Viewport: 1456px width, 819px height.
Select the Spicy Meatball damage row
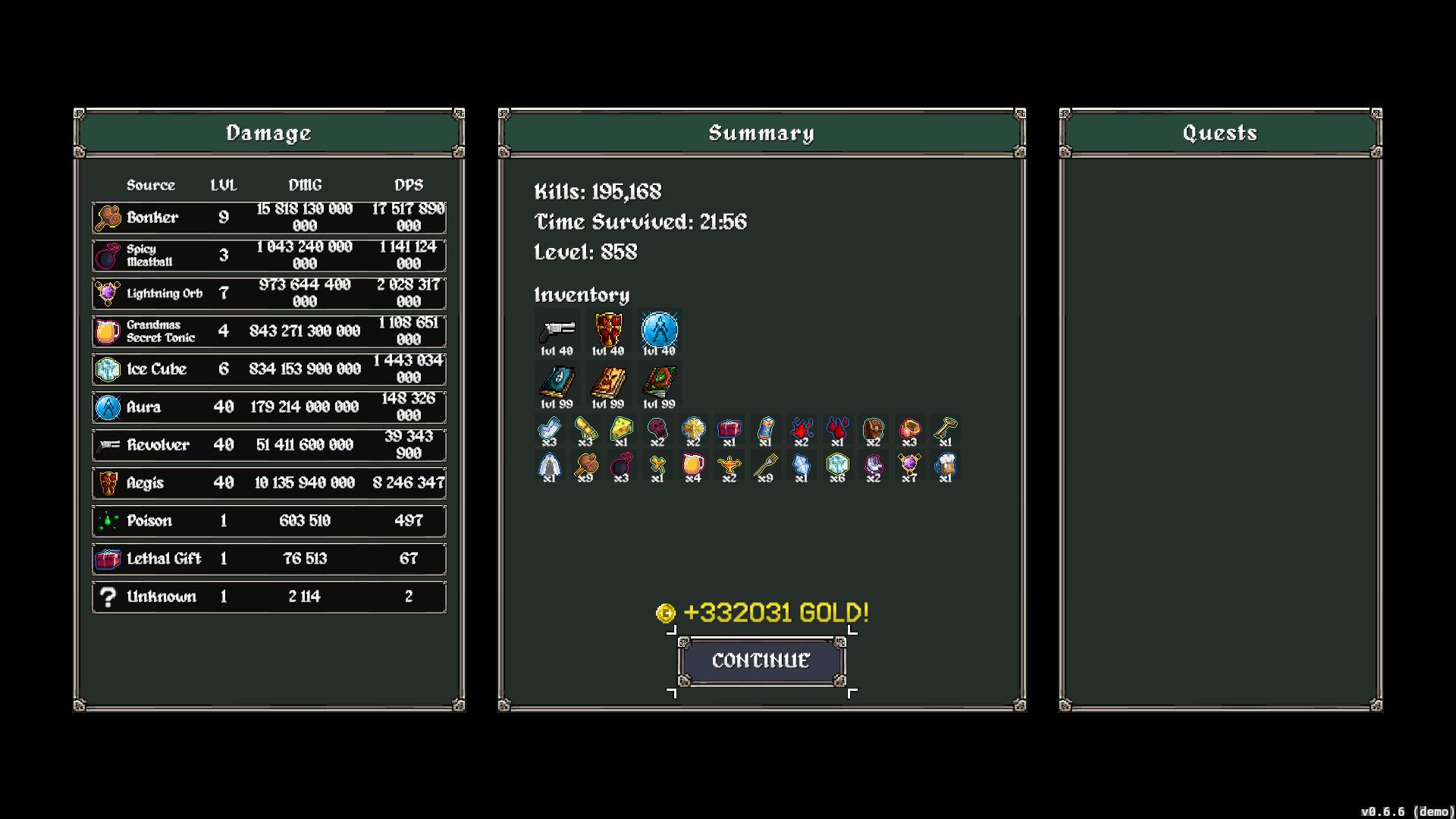269,256
